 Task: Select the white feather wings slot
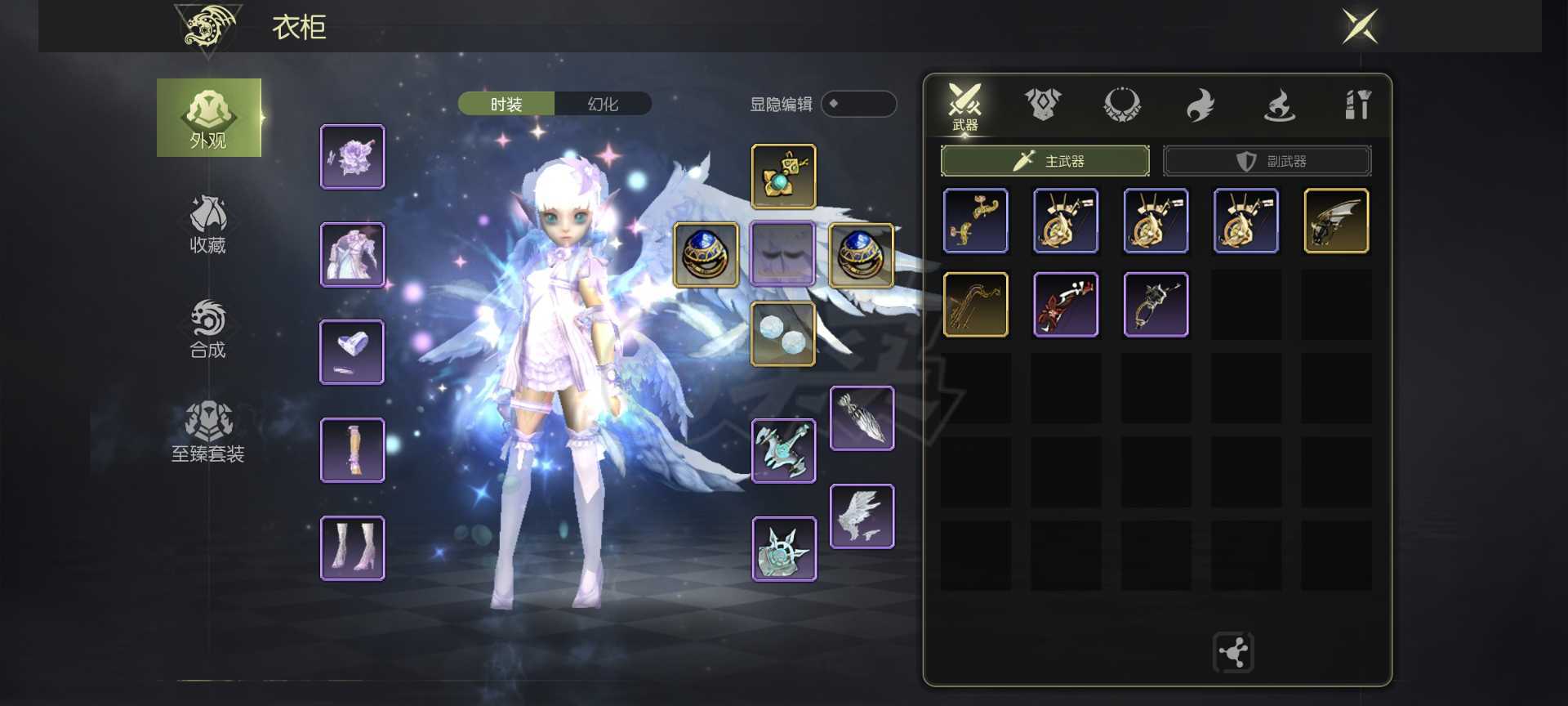coord(862,516)
